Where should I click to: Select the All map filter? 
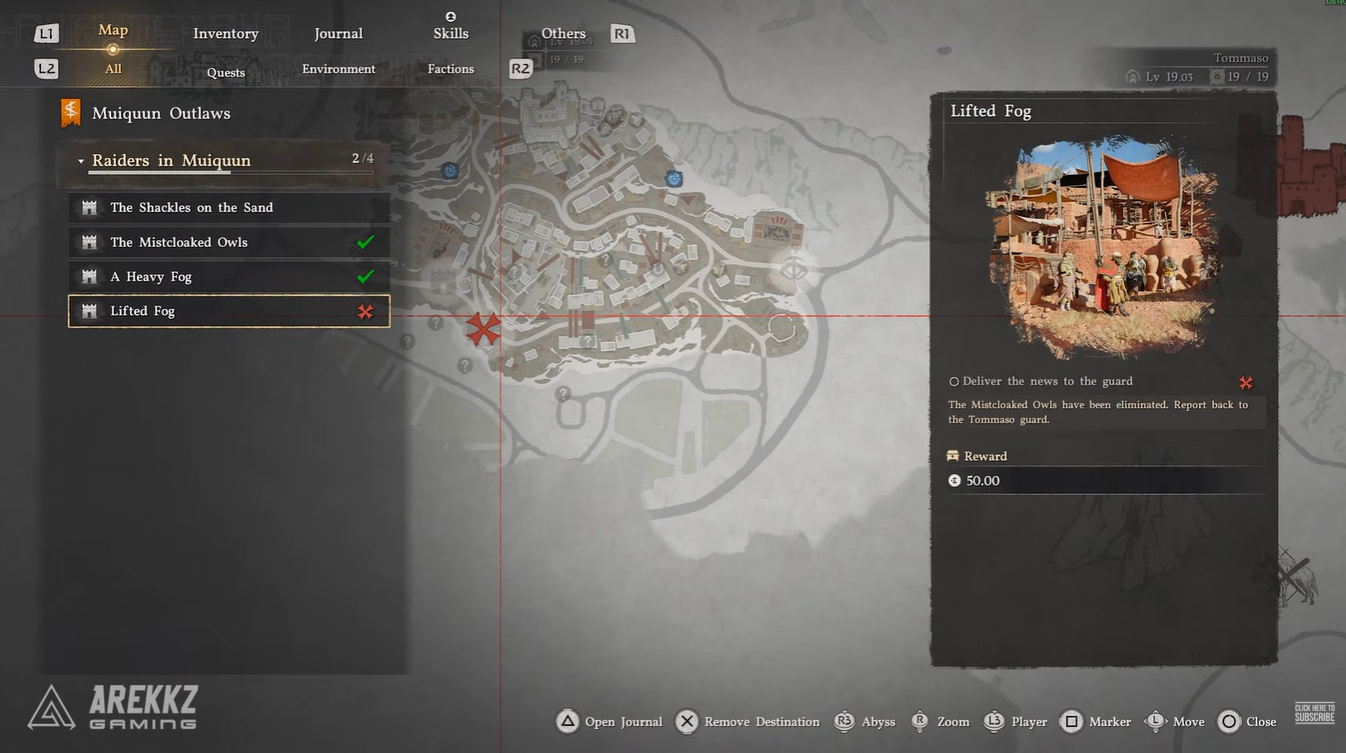pyautogui.click(x=113, y=69)
